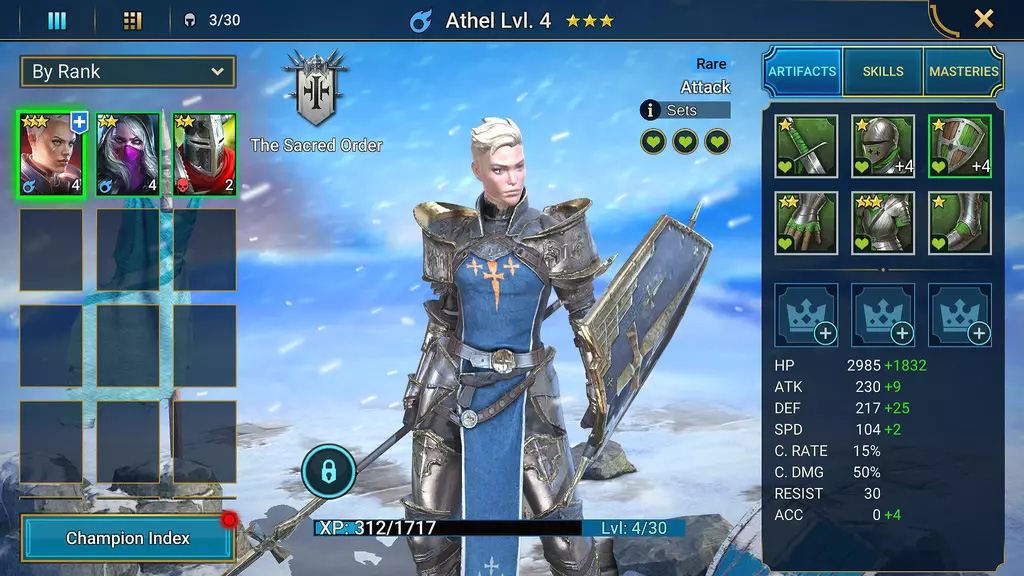Close the champion screen
The image size is (1024, 576).
coord(983,19)
